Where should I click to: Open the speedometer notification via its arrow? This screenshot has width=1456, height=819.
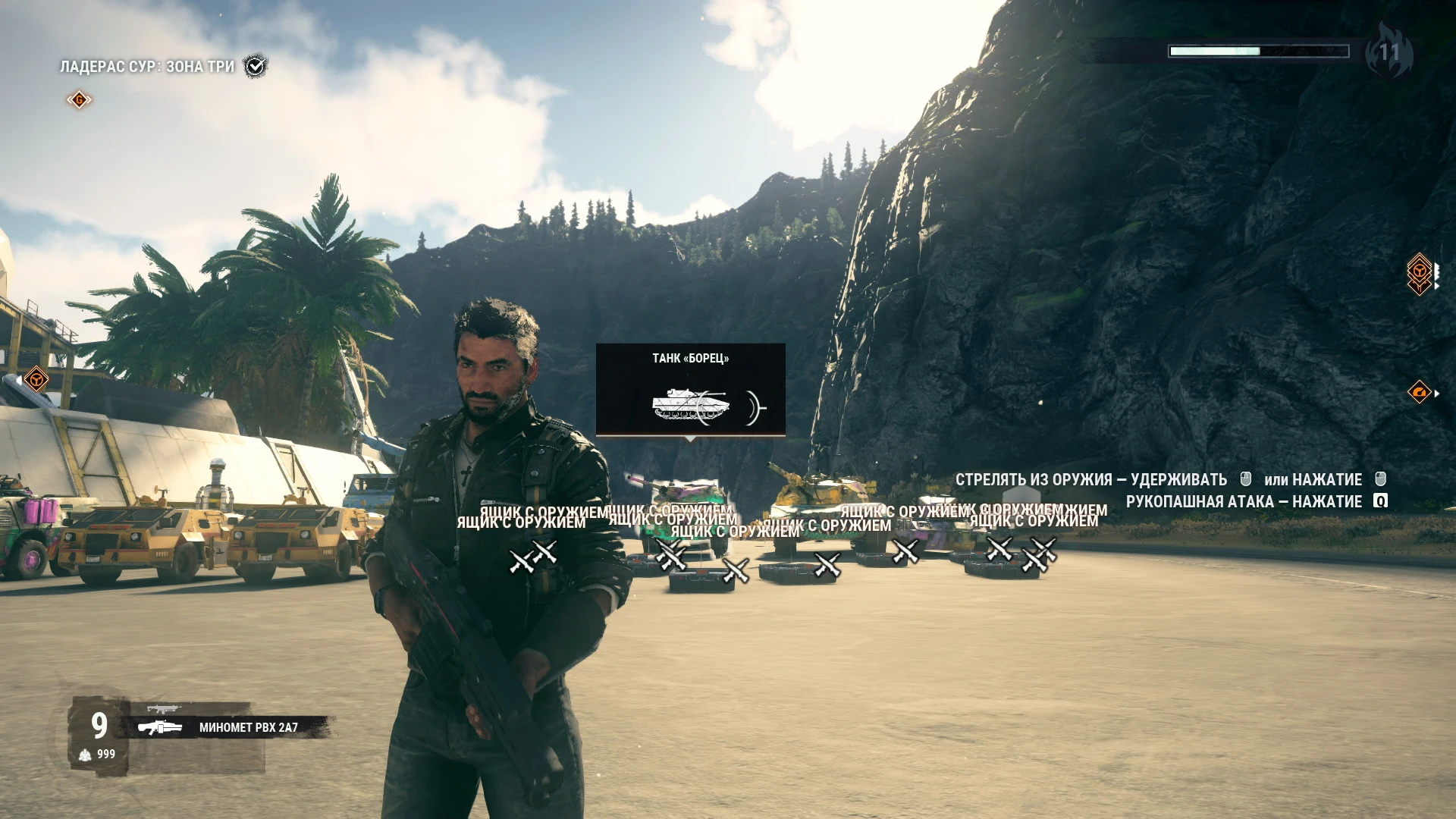(x=1437, y=393)
